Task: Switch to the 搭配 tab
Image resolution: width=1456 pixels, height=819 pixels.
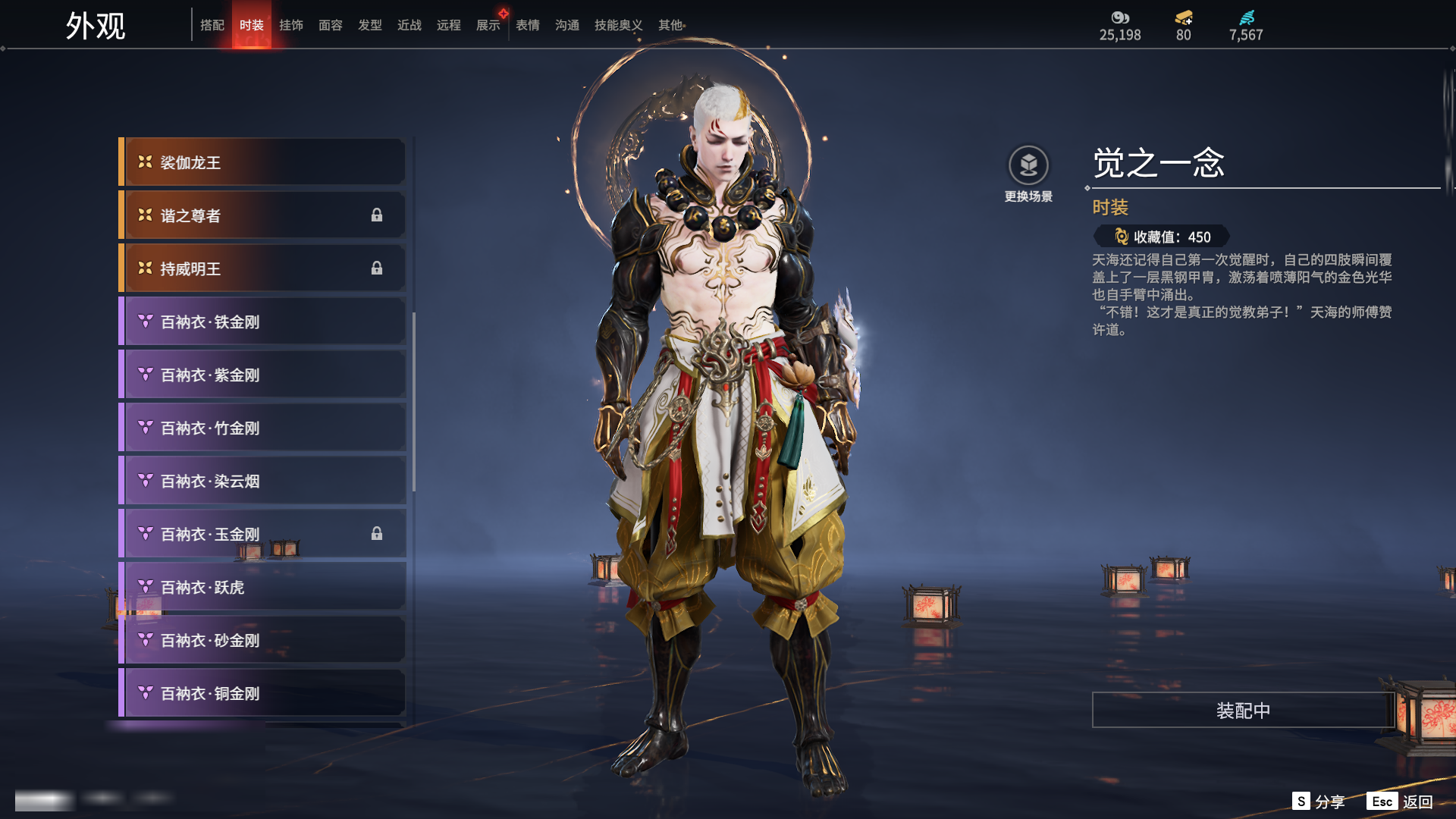Action: coord(212,25)
